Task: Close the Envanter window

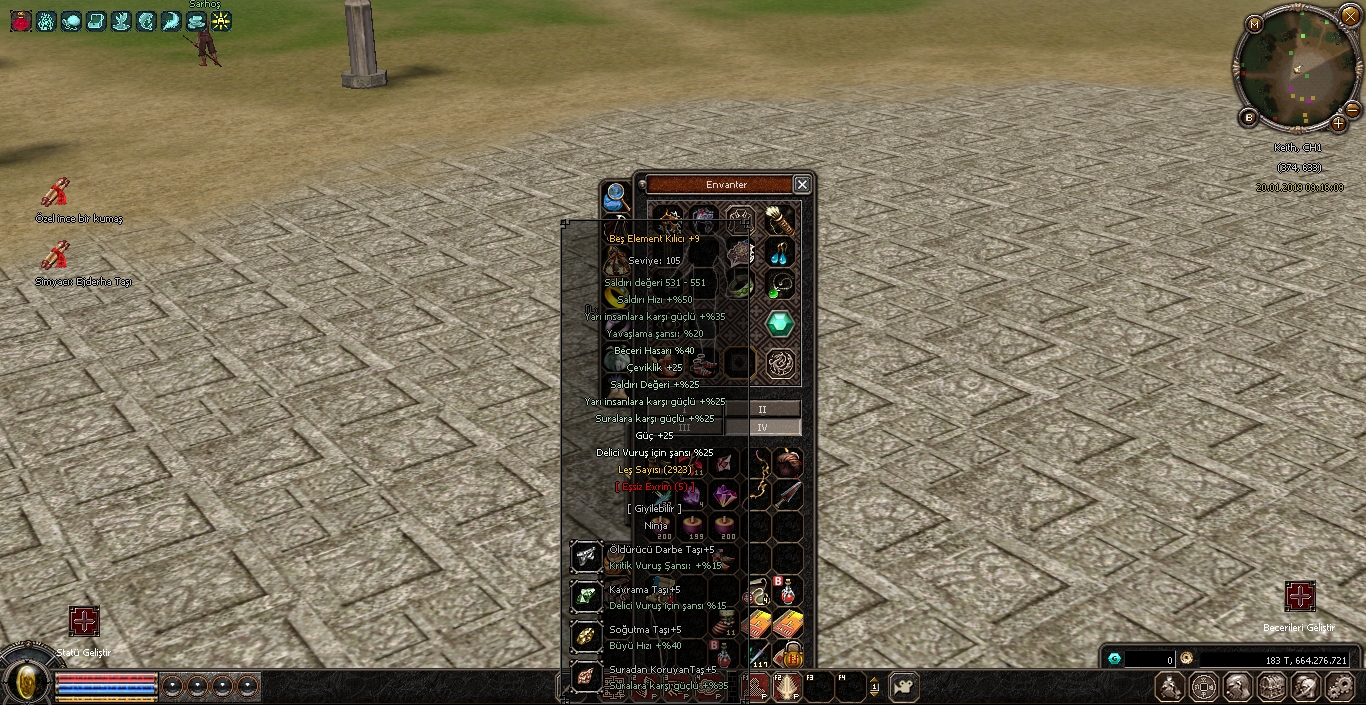Action: pyautogui.click(x=802, y=184)
